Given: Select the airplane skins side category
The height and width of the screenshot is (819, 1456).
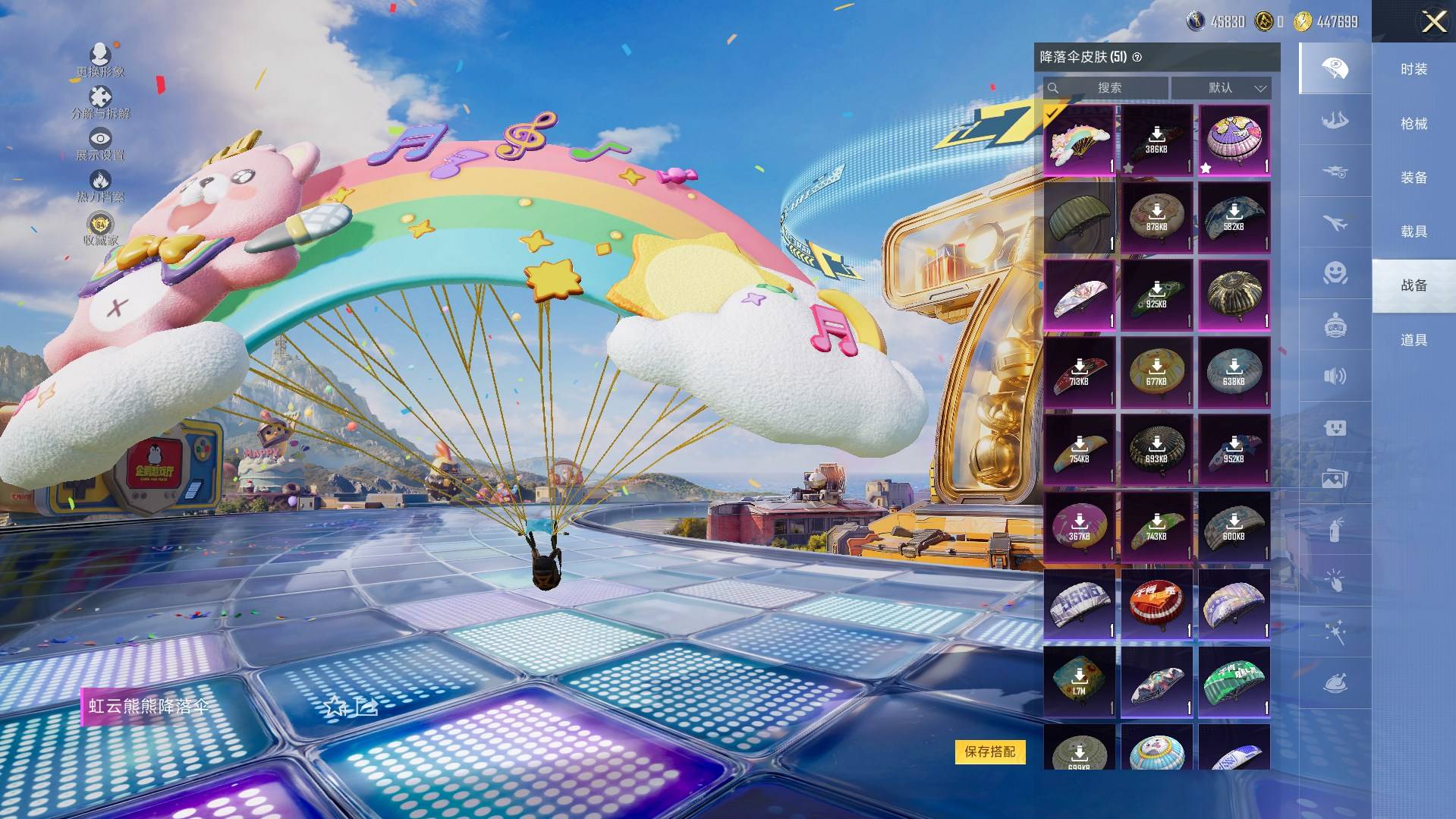Looking at the screenshot, I should click(x=1335, y=223).
